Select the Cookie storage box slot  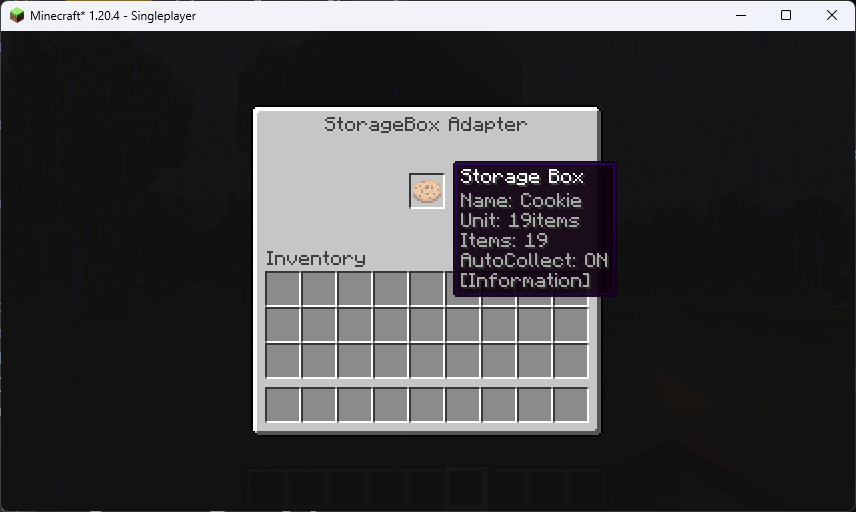(x=427, y=190)
